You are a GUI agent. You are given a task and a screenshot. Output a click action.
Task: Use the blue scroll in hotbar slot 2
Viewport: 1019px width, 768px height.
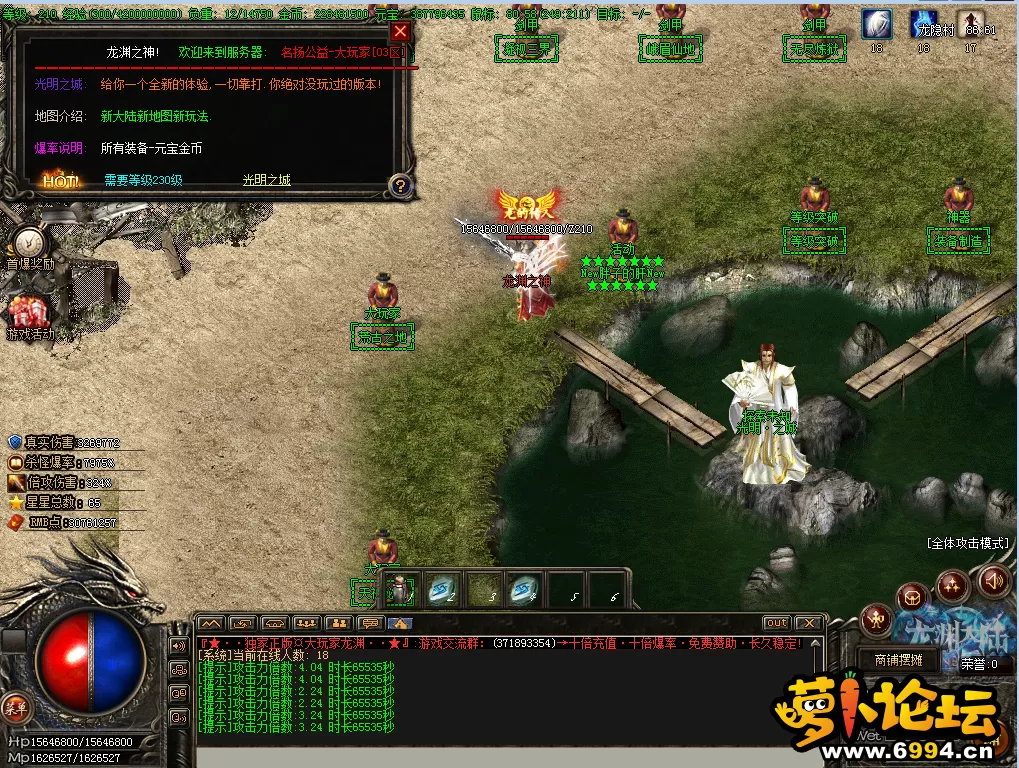(441, 591)
